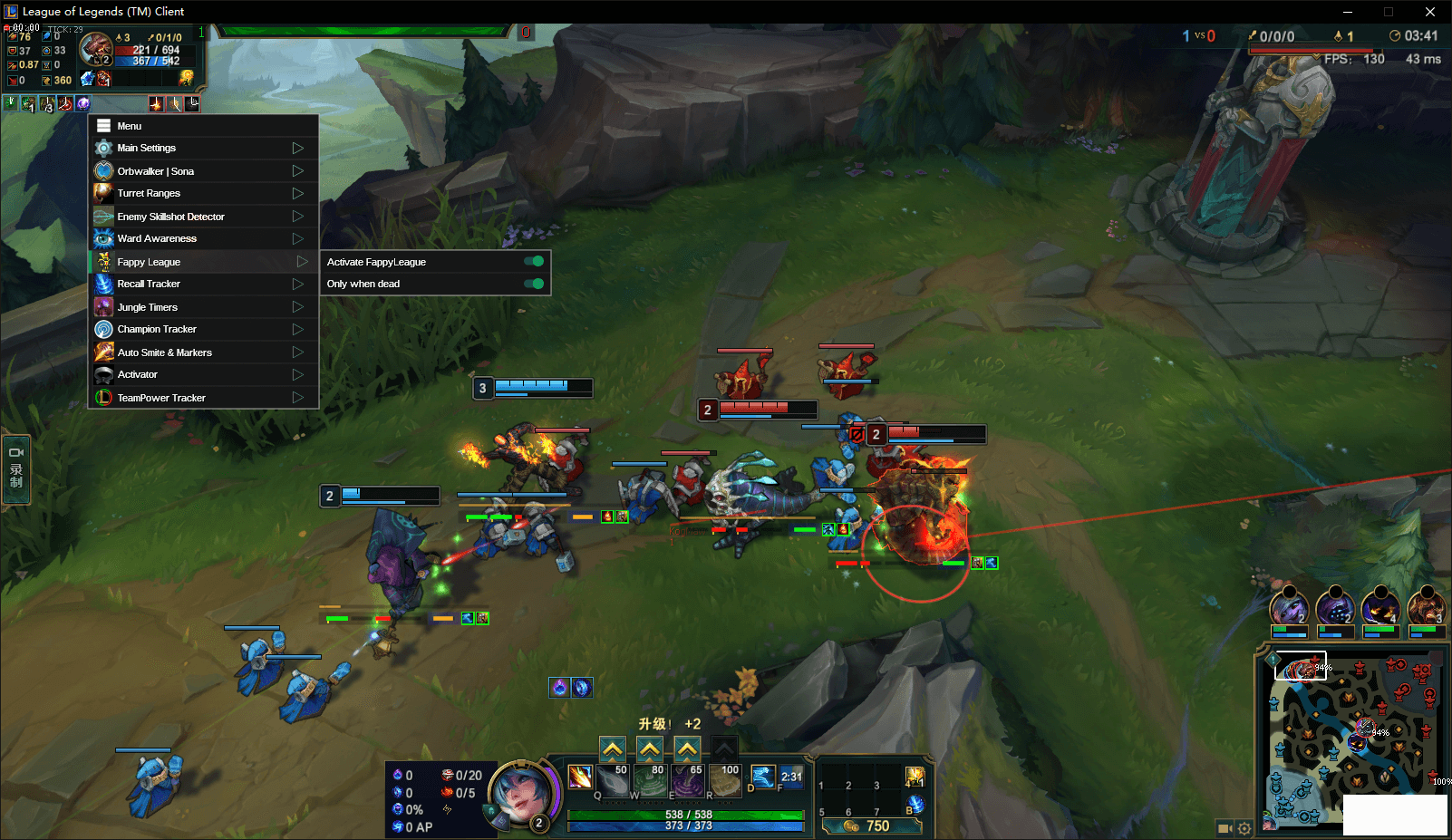Click on the minimap
The height and width of the screenshot is (840, 1452).
(x=1350, y=739)
